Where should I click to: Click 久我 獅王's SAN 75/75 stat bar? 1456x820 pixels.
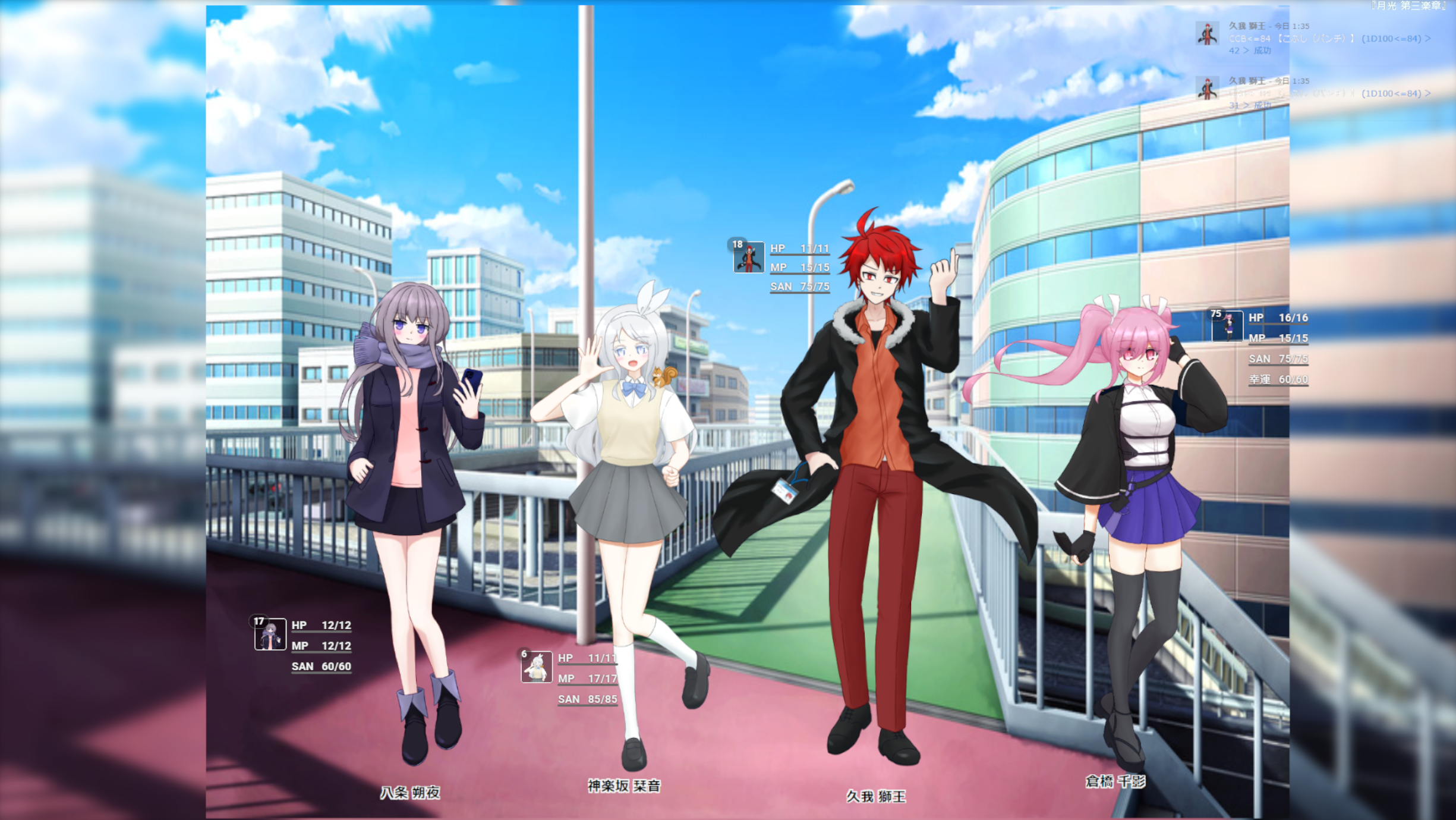coord(799,287)
